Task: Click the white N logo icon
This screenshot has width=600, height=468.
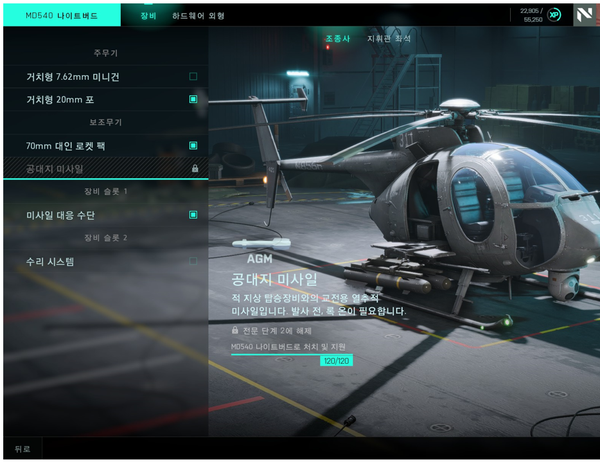Action: [584, 15]
